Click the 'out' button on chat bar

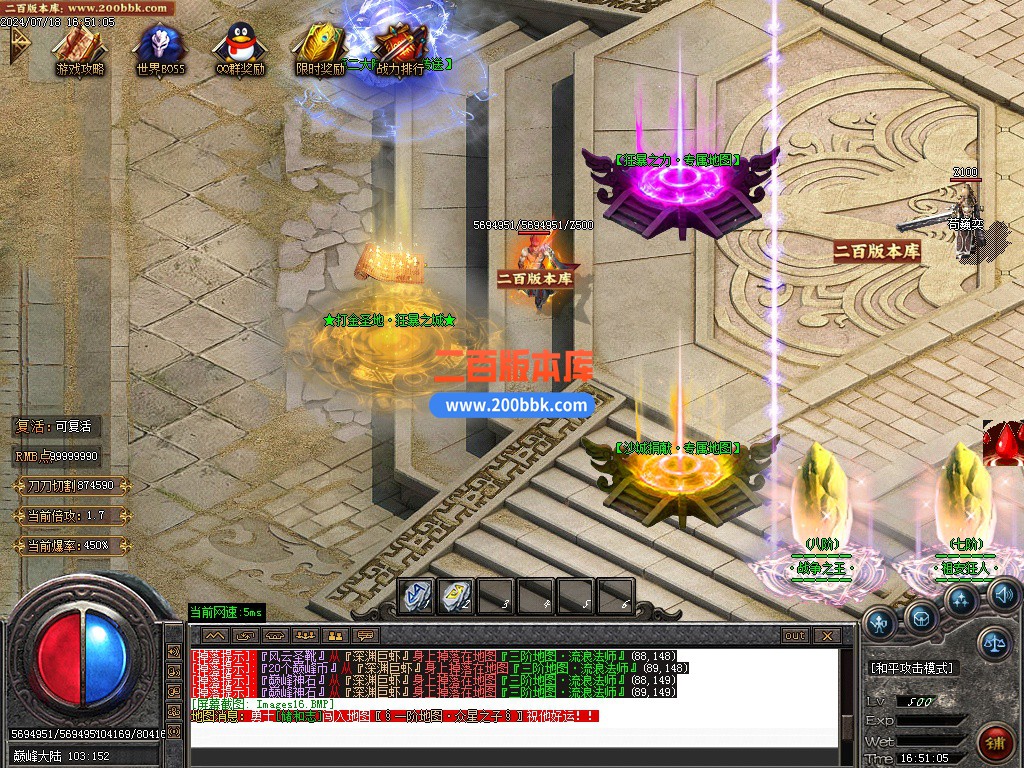pos(795,636)
